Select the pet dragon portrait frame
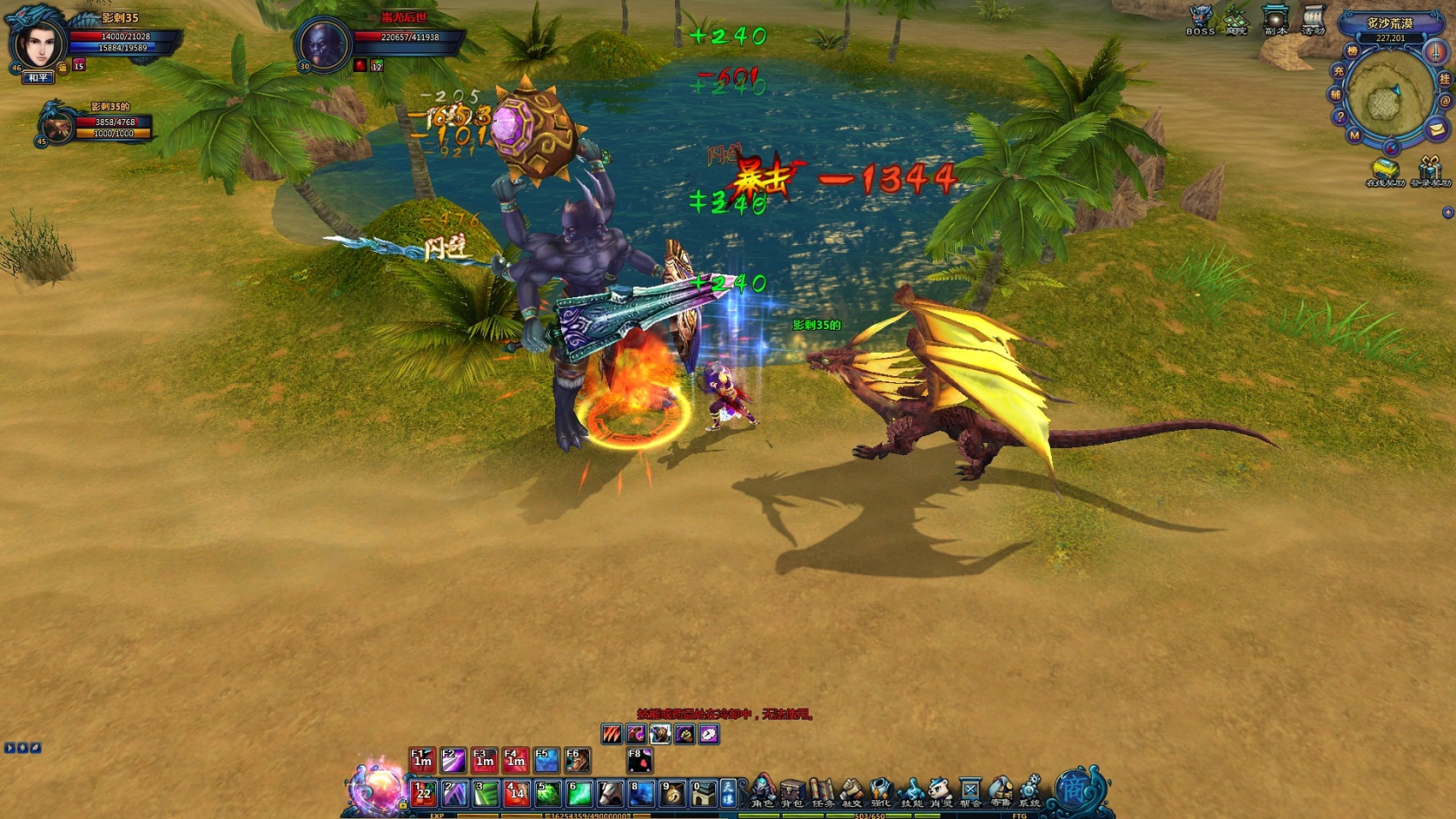Viewport: 1456px width, 819px height. pyautogui.click(x=57, y=126)
